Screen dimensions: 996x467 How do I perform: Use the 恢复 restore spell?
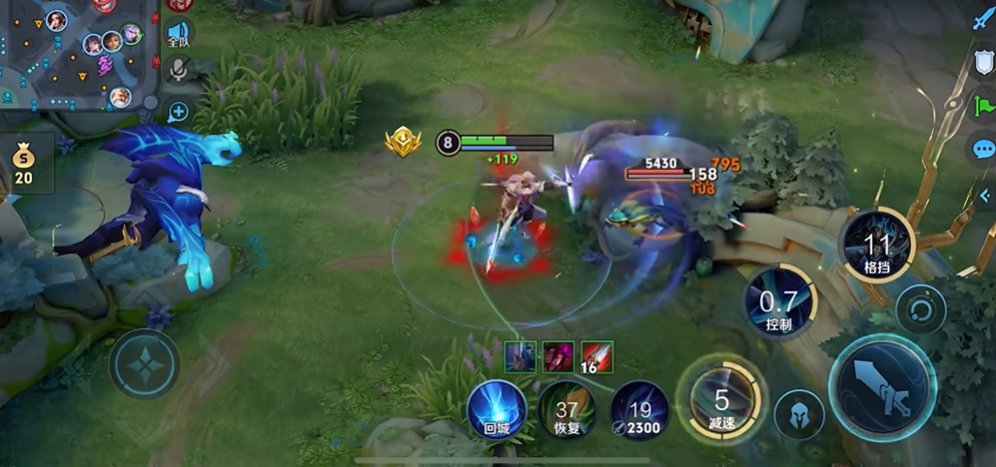coord(567,410)
